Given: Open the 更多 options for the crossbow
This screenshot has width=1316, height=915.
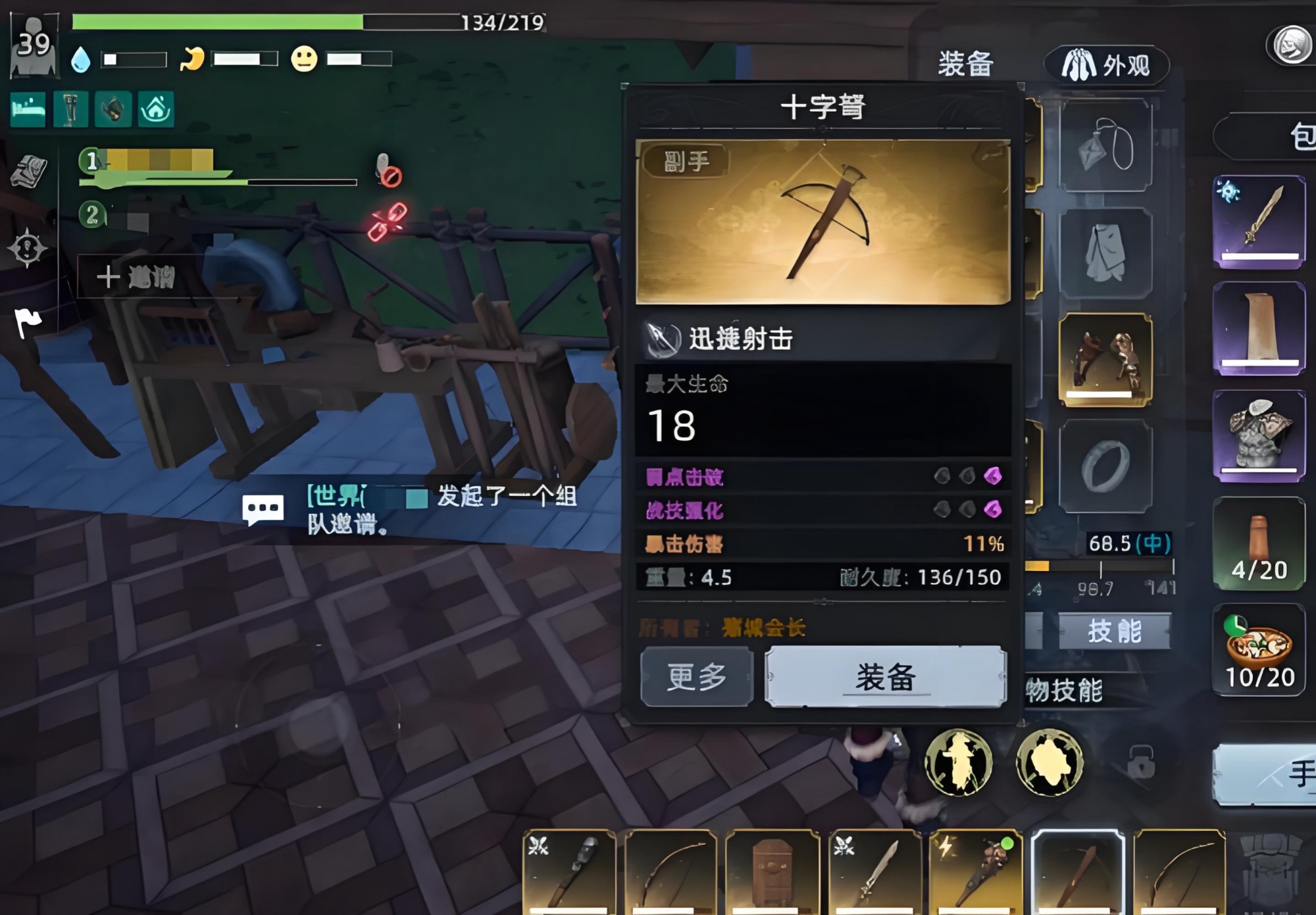Looking at the screenshot, I should [x=696, y=677].
